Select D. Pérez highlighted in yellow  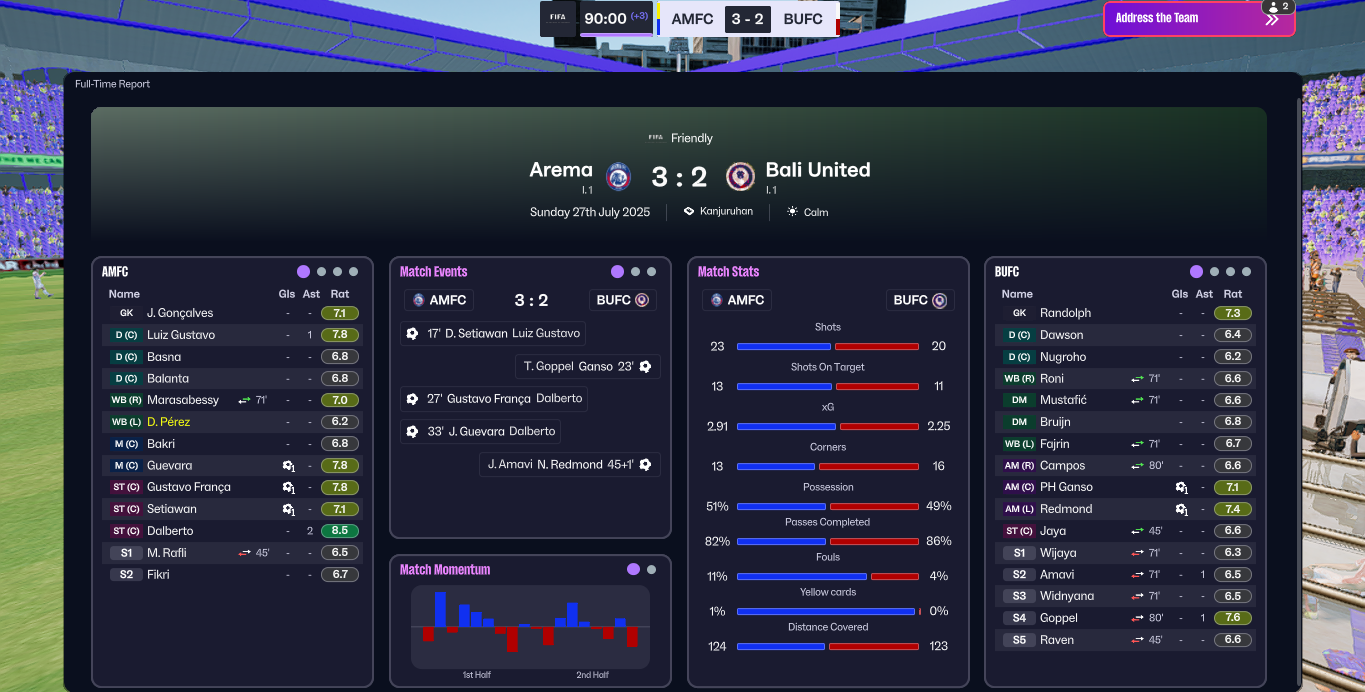[168, 422]
